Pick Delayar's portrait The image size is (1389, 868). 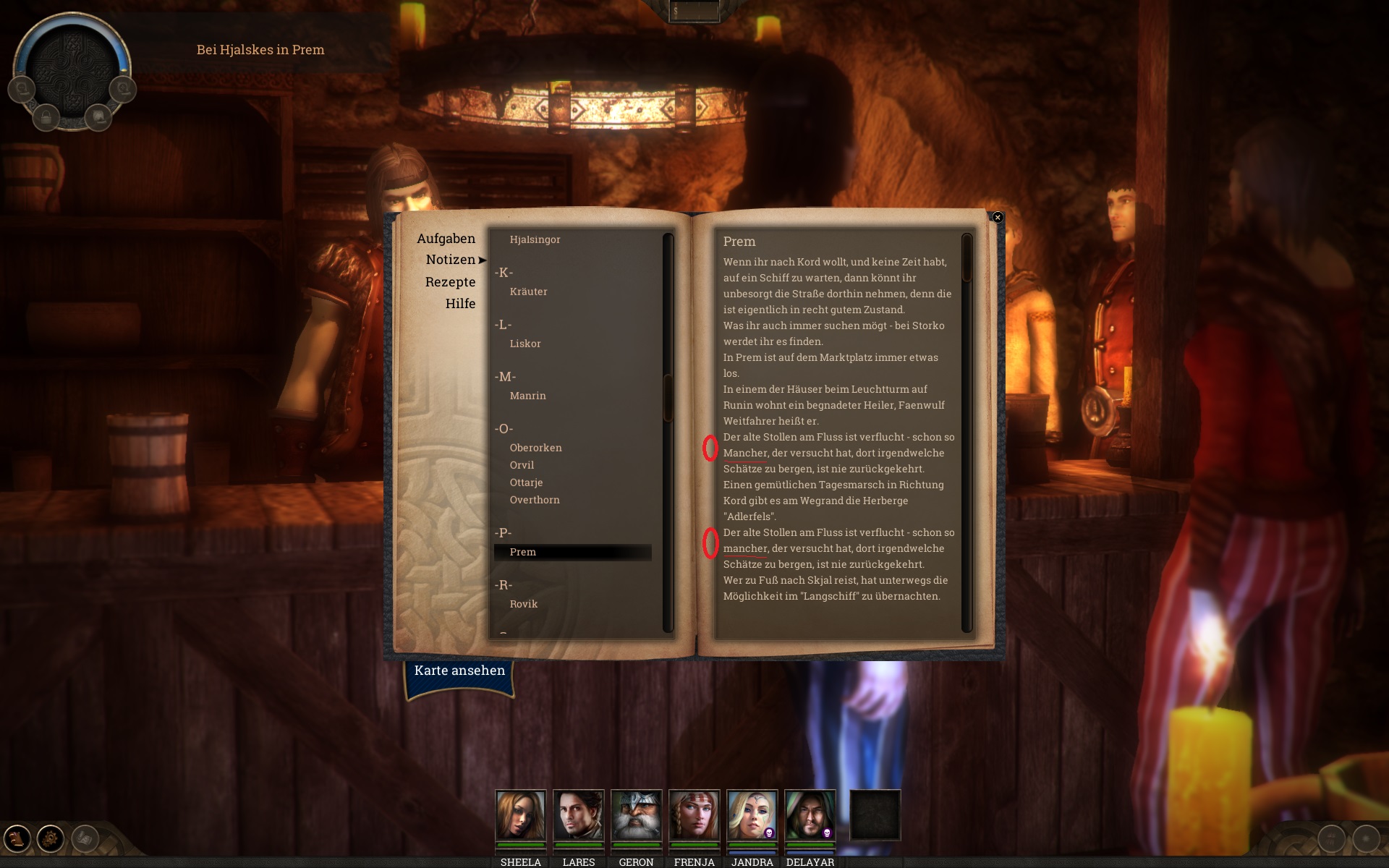point(810,814)
